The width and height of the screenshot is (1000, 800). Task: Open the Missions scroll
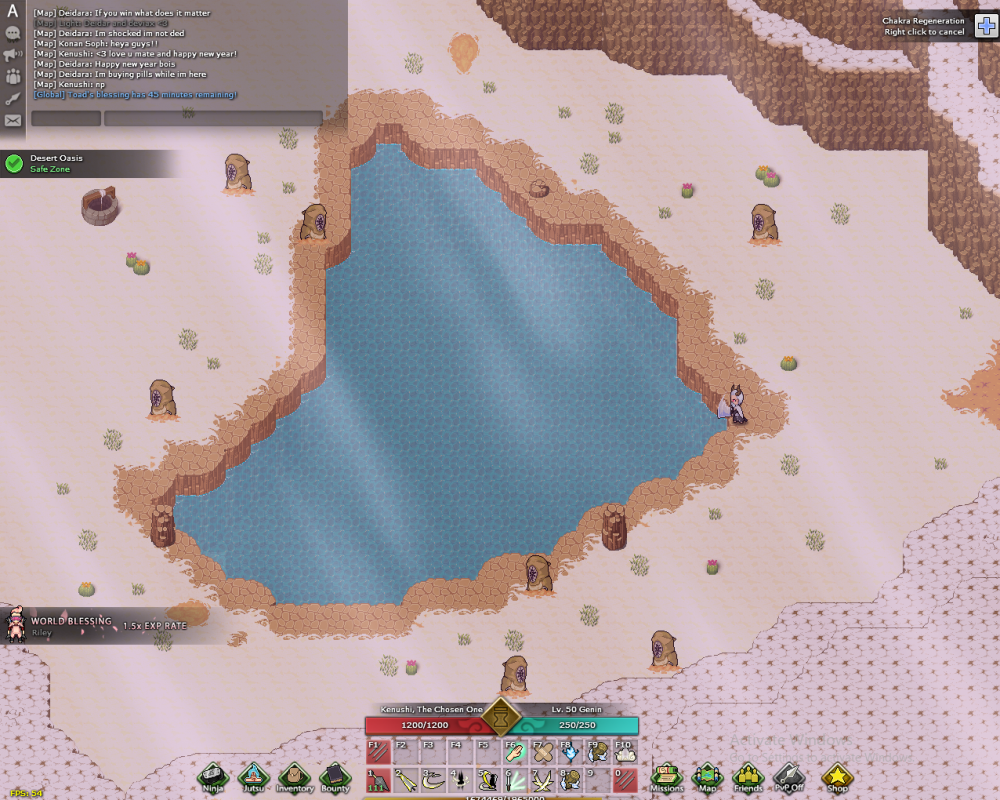pos(667,776)
